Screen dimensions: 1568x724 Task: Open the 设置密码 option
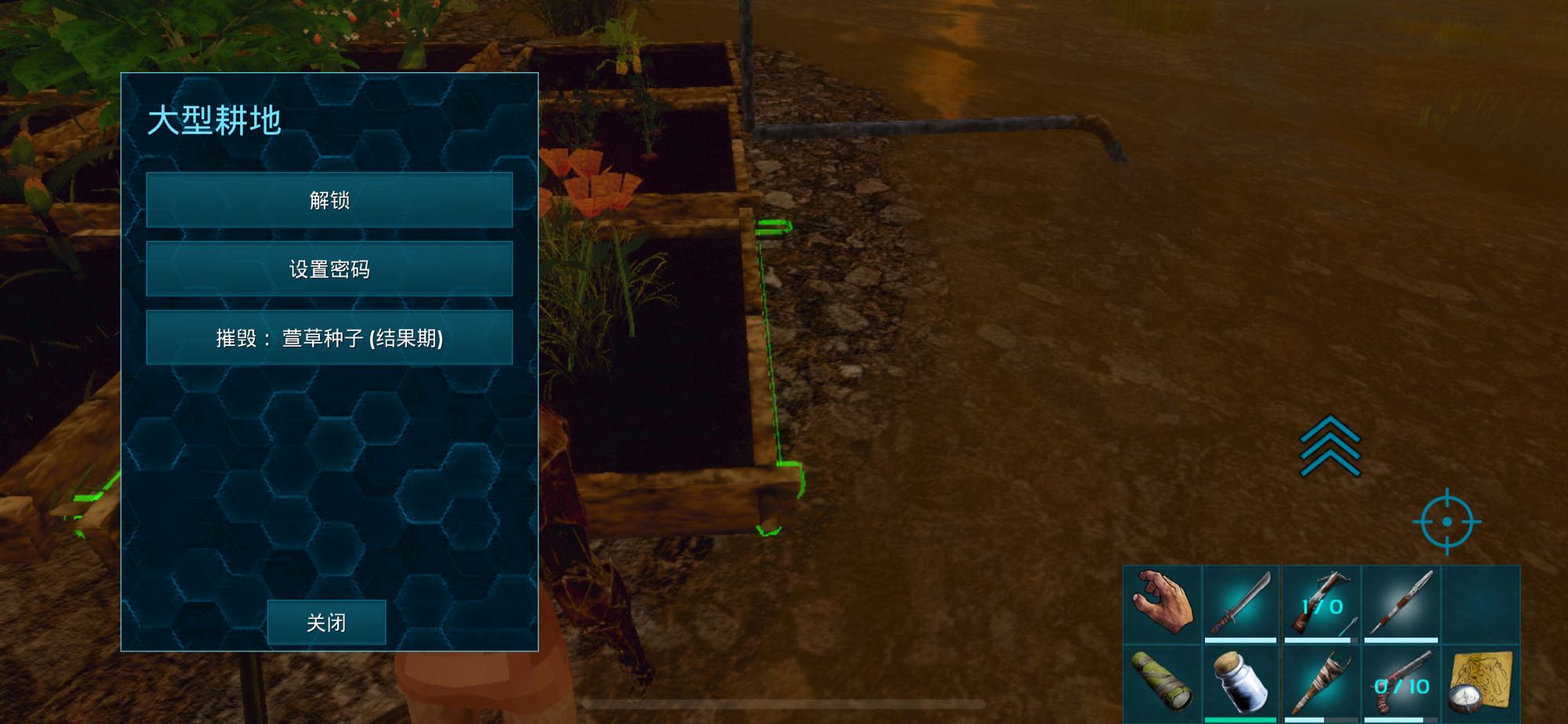[x=329, y=269]
